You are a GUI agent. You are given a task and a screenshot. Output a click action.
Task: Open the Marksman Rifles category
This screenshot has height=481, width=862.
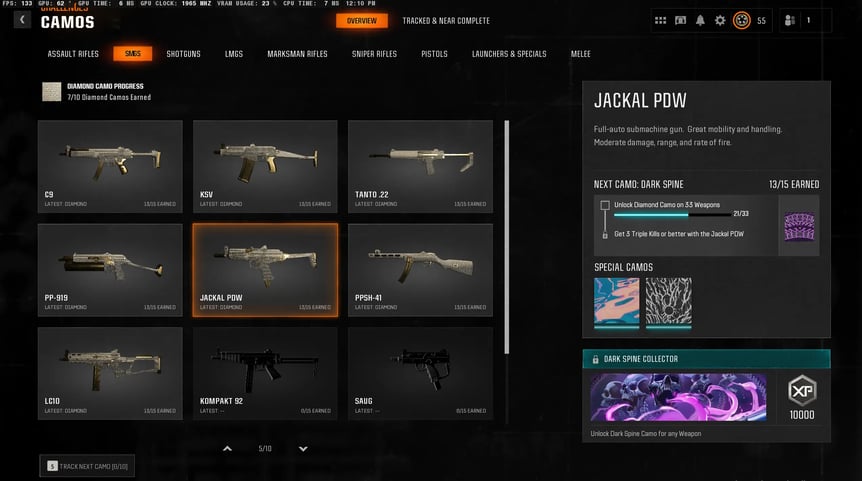pos(297,54)
